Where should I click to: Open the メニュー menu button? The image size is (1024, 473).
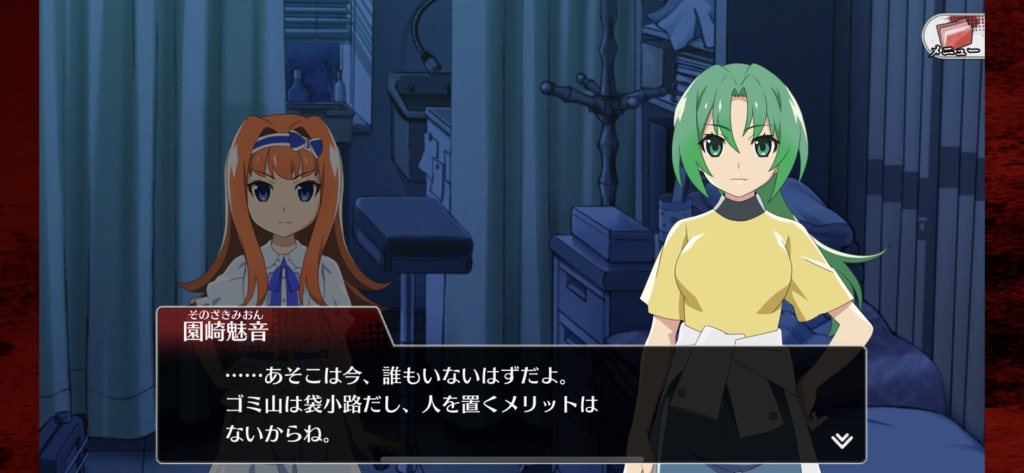[x=953, y=36]
